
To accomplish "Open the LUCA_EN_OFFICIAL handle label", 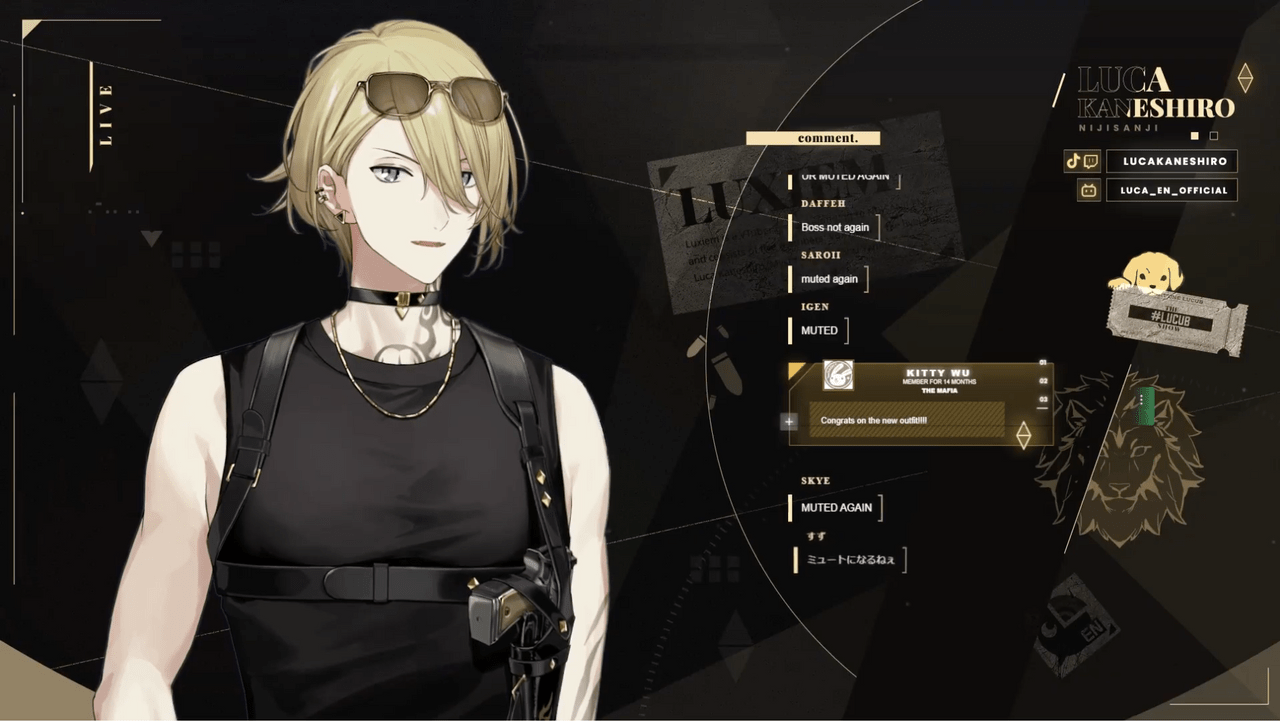I will coord(1172,190).
